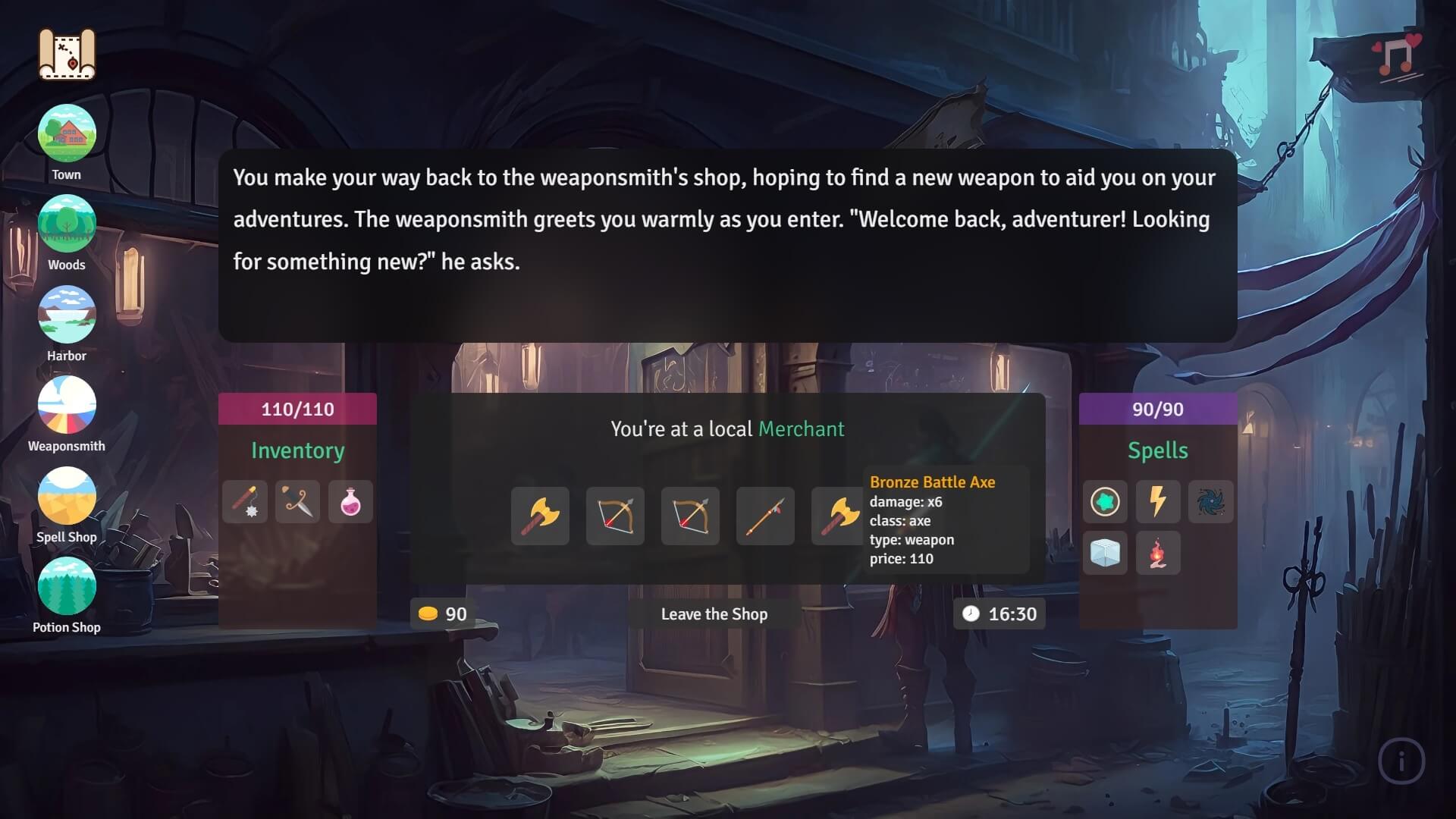Cast the lightning spell from the Spells panel
The image size is (1456, 819).
1158,502
